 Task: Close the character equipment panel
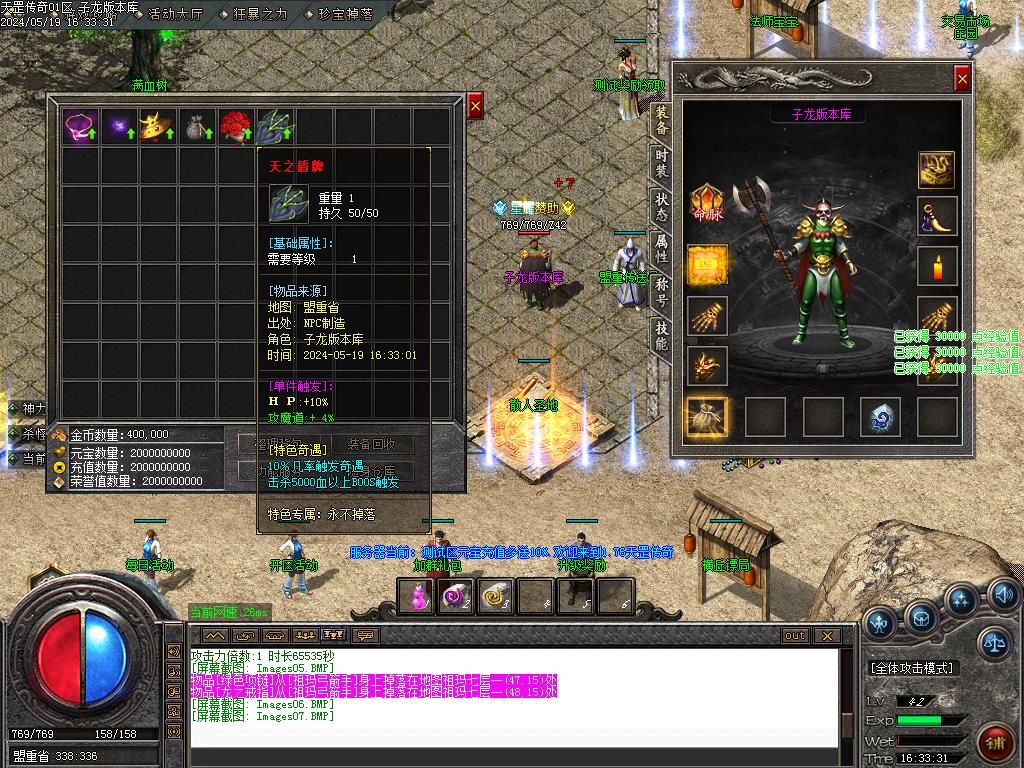(x=962, y=78)
